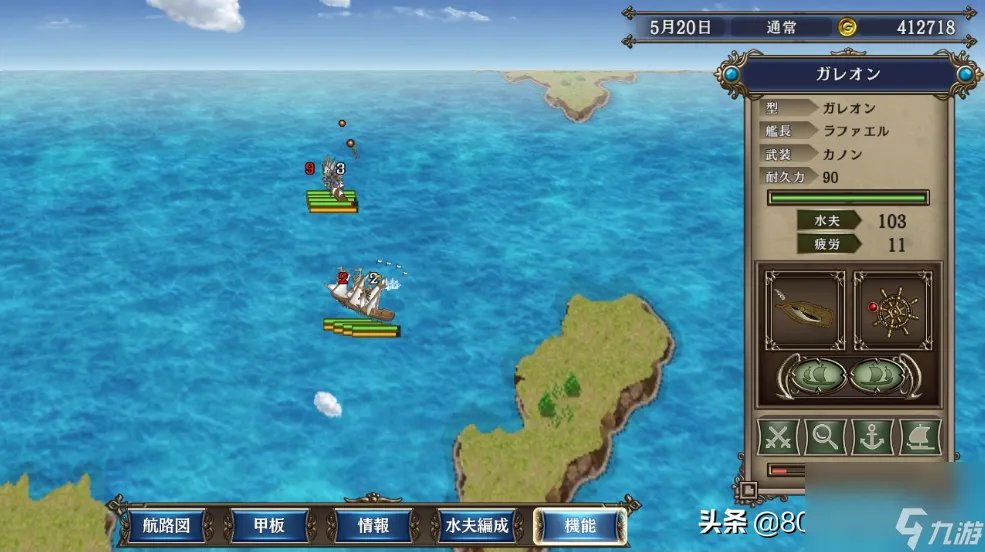The height and width of the screenshot is (552, 985).
Task: Click the ship's steering wheel panel
Action: pos(893,310)
